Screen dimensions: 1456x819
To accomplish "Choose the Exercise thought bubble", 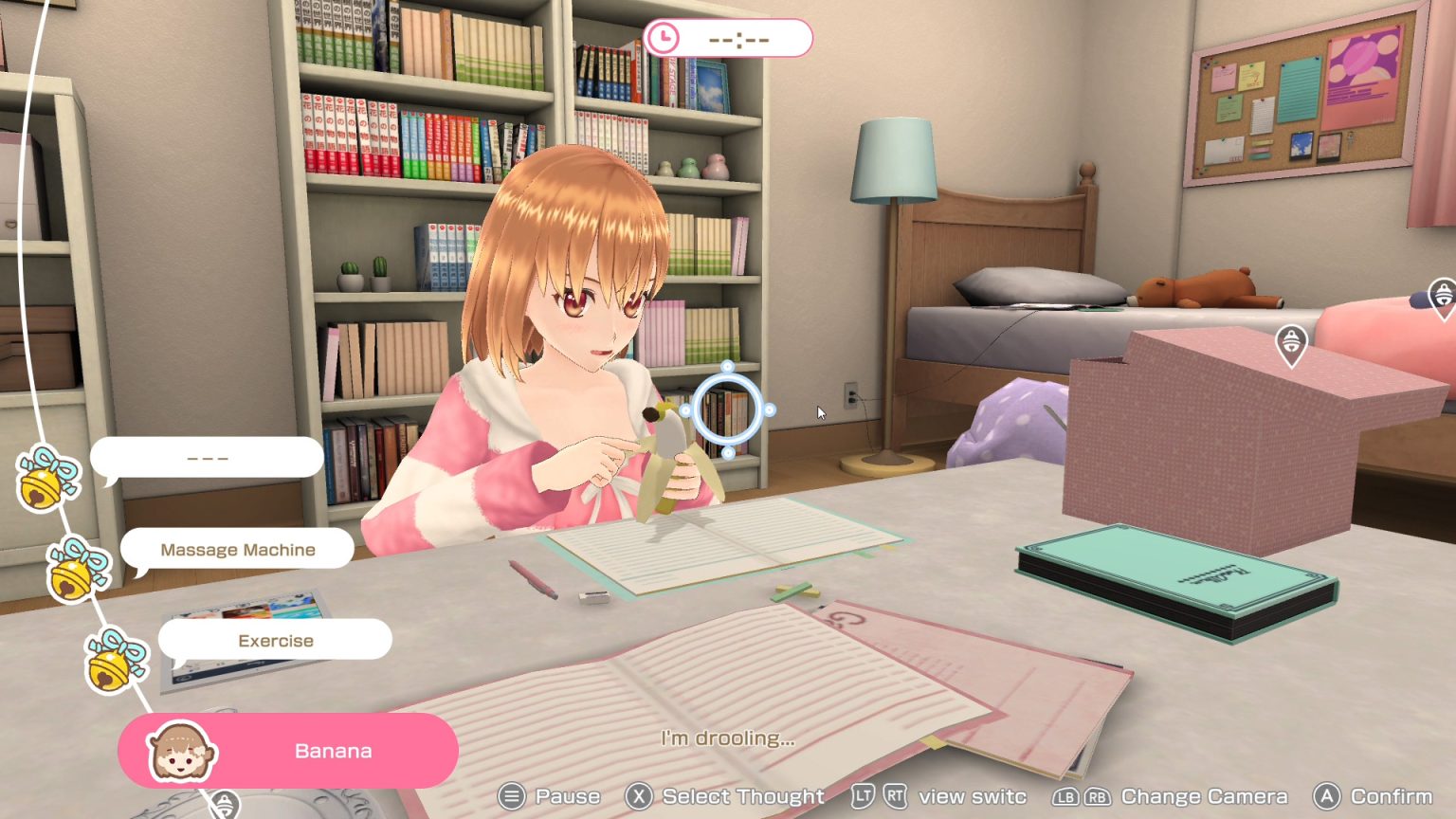I will coord(275,641).
